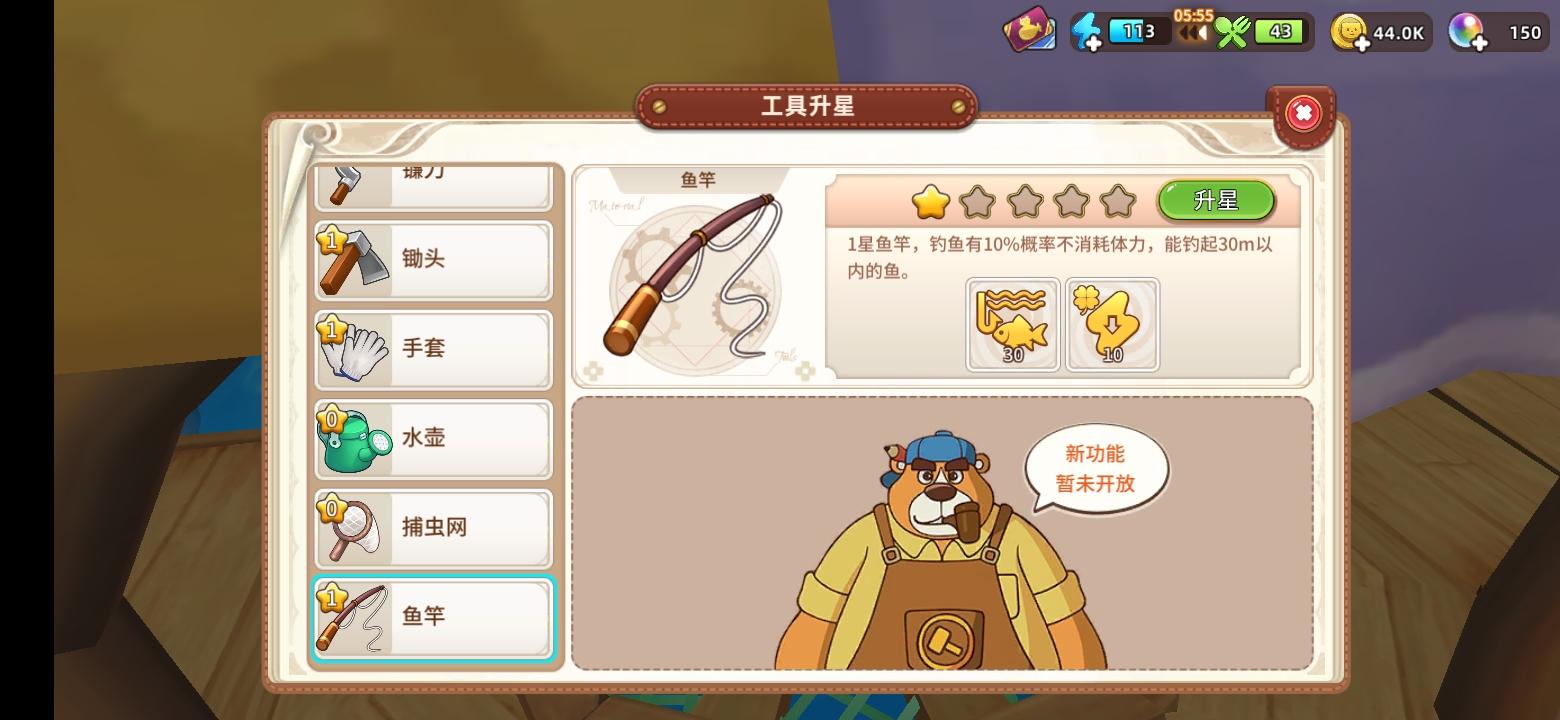Click the fish depth 30 requirement icon
Viewport: 1560px width, 720px height.
(1011, 323)
